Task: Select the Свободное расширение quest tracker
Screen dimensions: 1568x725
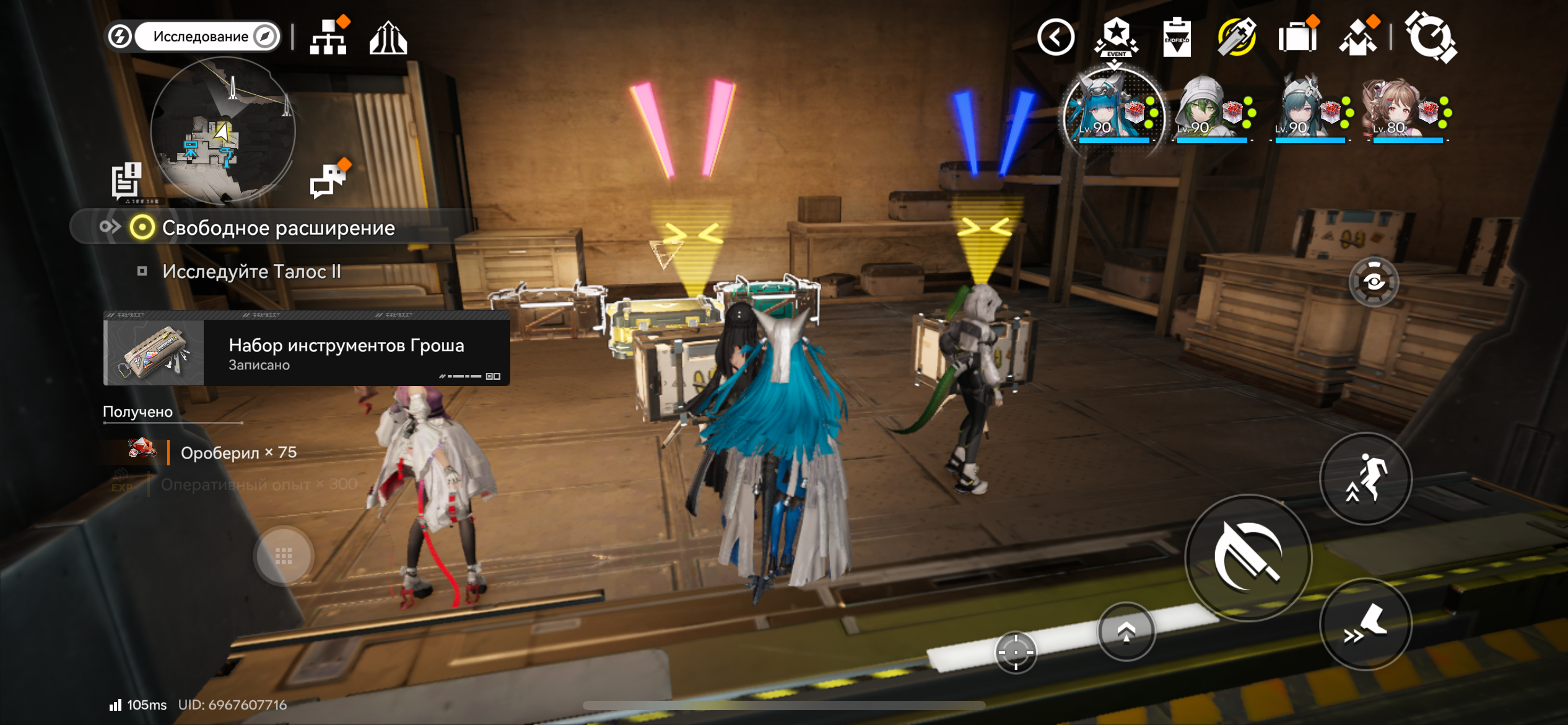Action: click(277, 228)
